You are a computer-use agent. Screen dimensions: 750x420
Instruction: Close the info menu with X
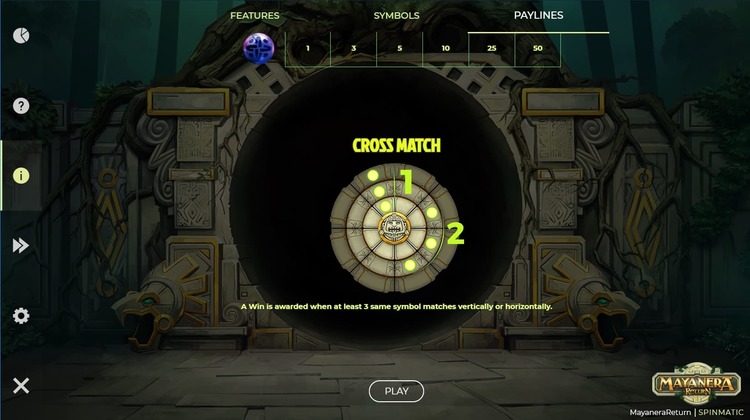[21, 385]
